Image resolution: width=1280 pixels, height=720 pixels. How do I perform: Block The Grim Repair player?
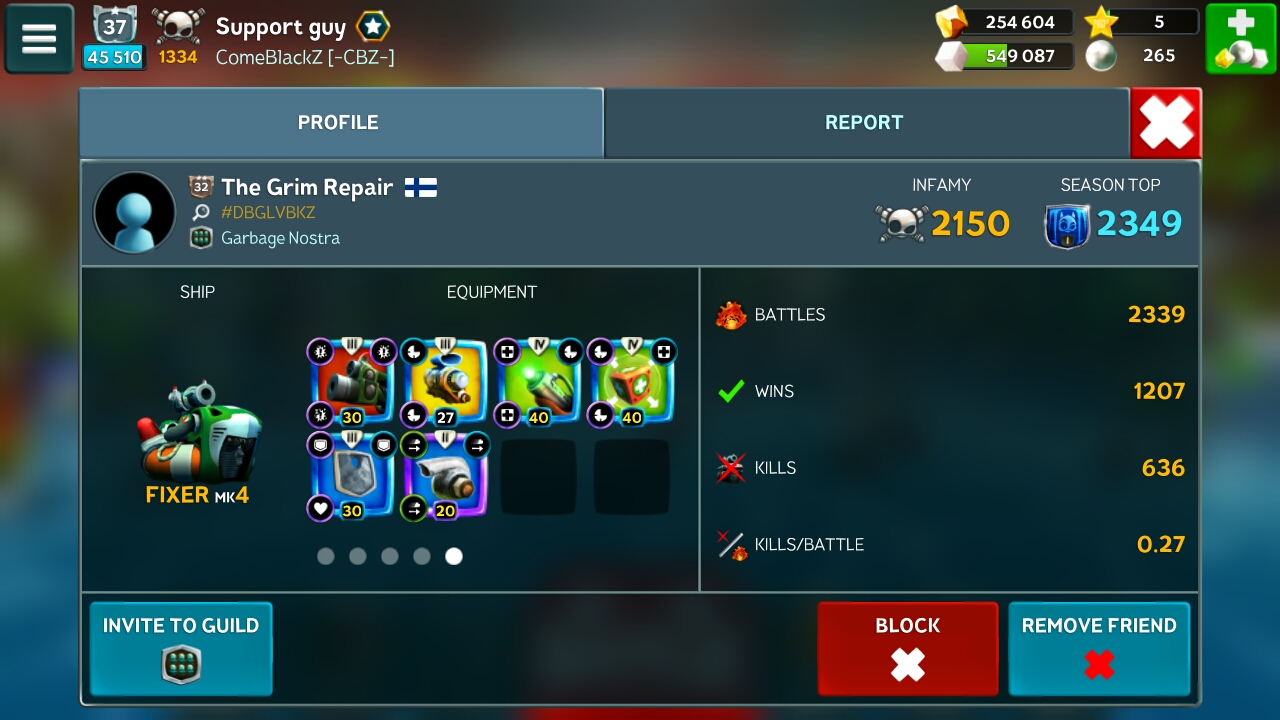click(x=907, y=648)
